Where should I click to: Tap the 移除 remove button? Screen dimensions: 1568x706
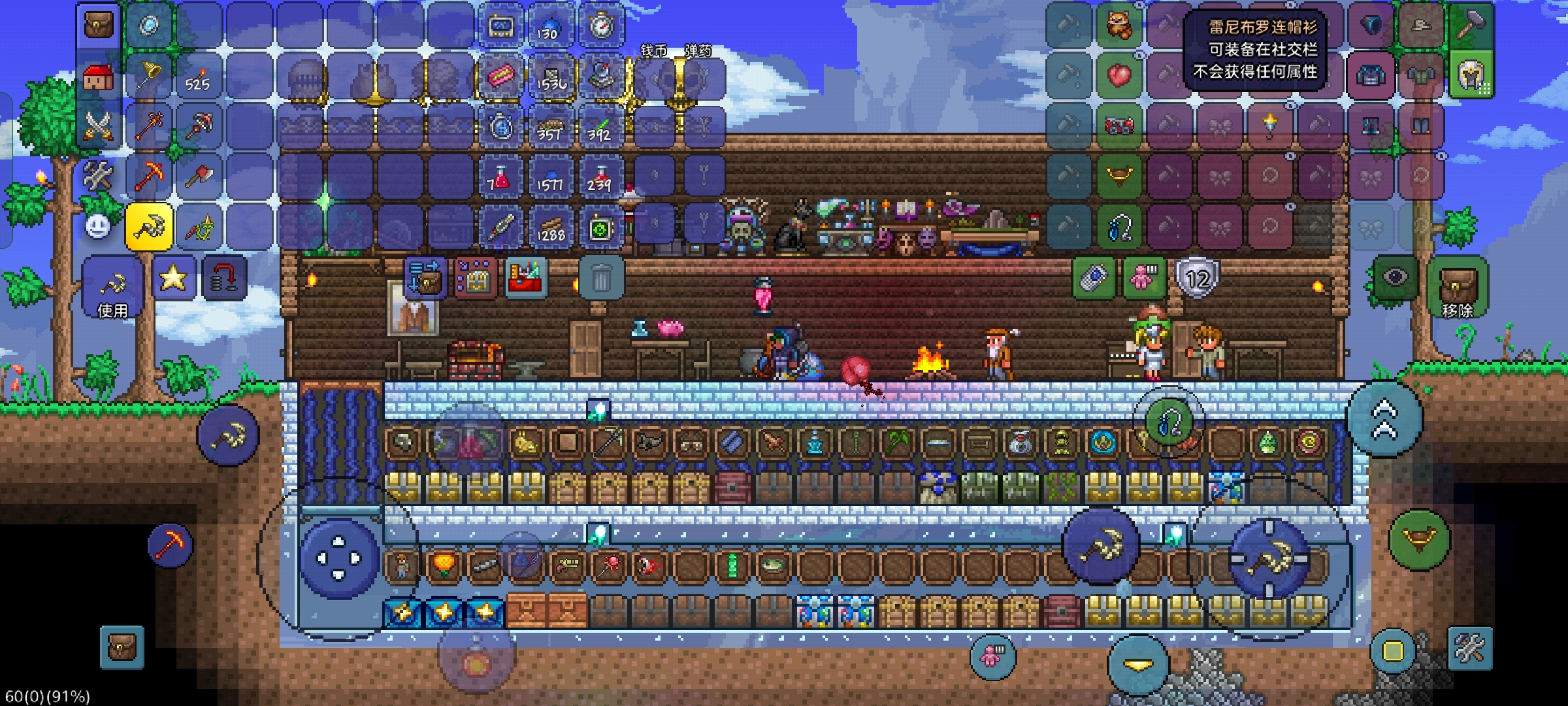coord(1458,288)
